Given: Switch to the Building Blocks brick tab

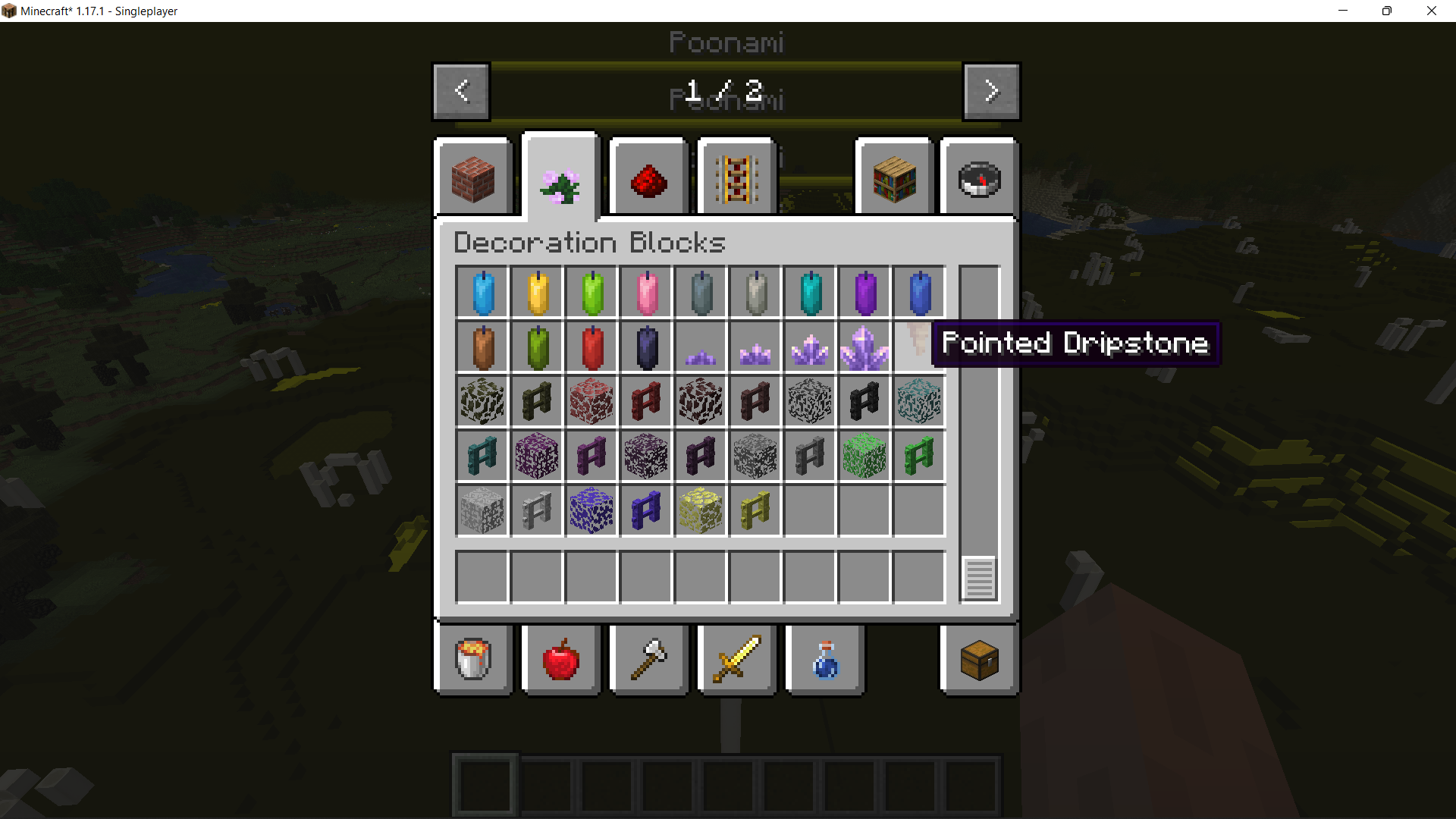Looking at the screenshot, I should tap(473, 176).
